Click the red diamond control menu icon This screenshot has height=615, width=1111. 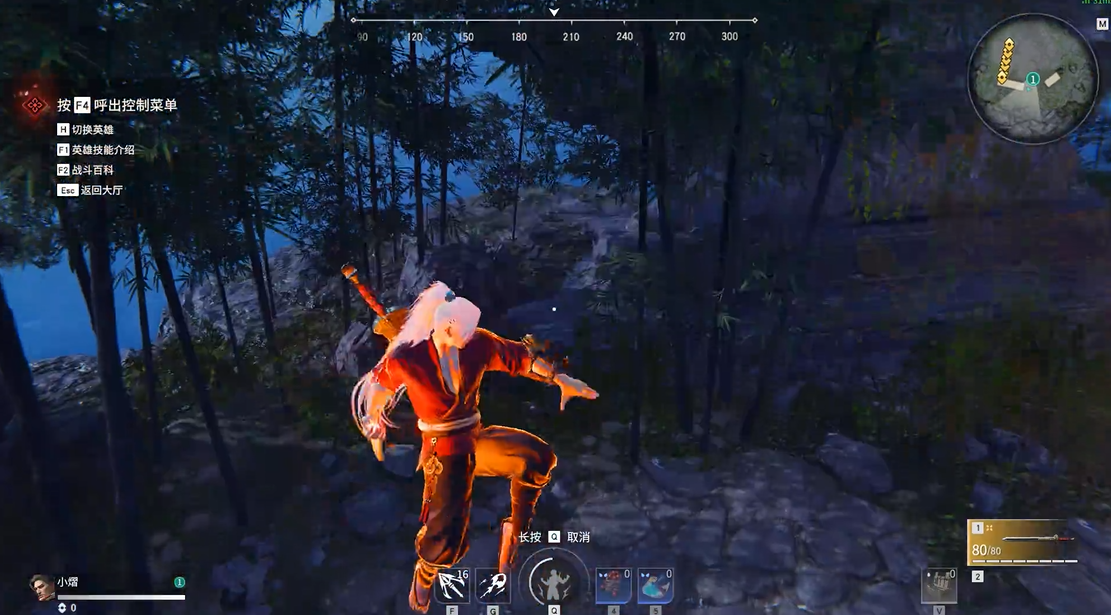(x=34, y=105)
